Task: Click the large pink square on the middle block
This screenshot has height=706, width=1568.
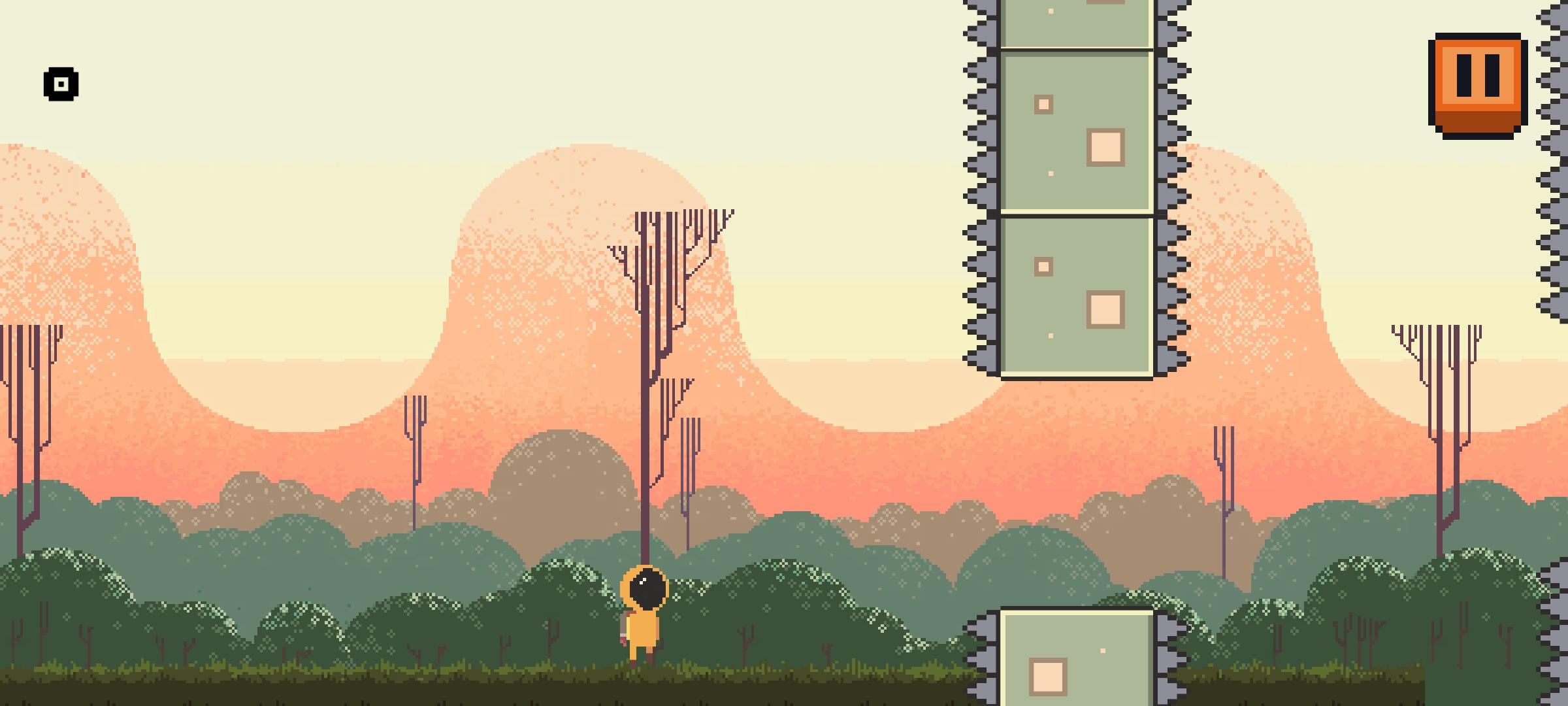Action: [x=1105, y=146]
